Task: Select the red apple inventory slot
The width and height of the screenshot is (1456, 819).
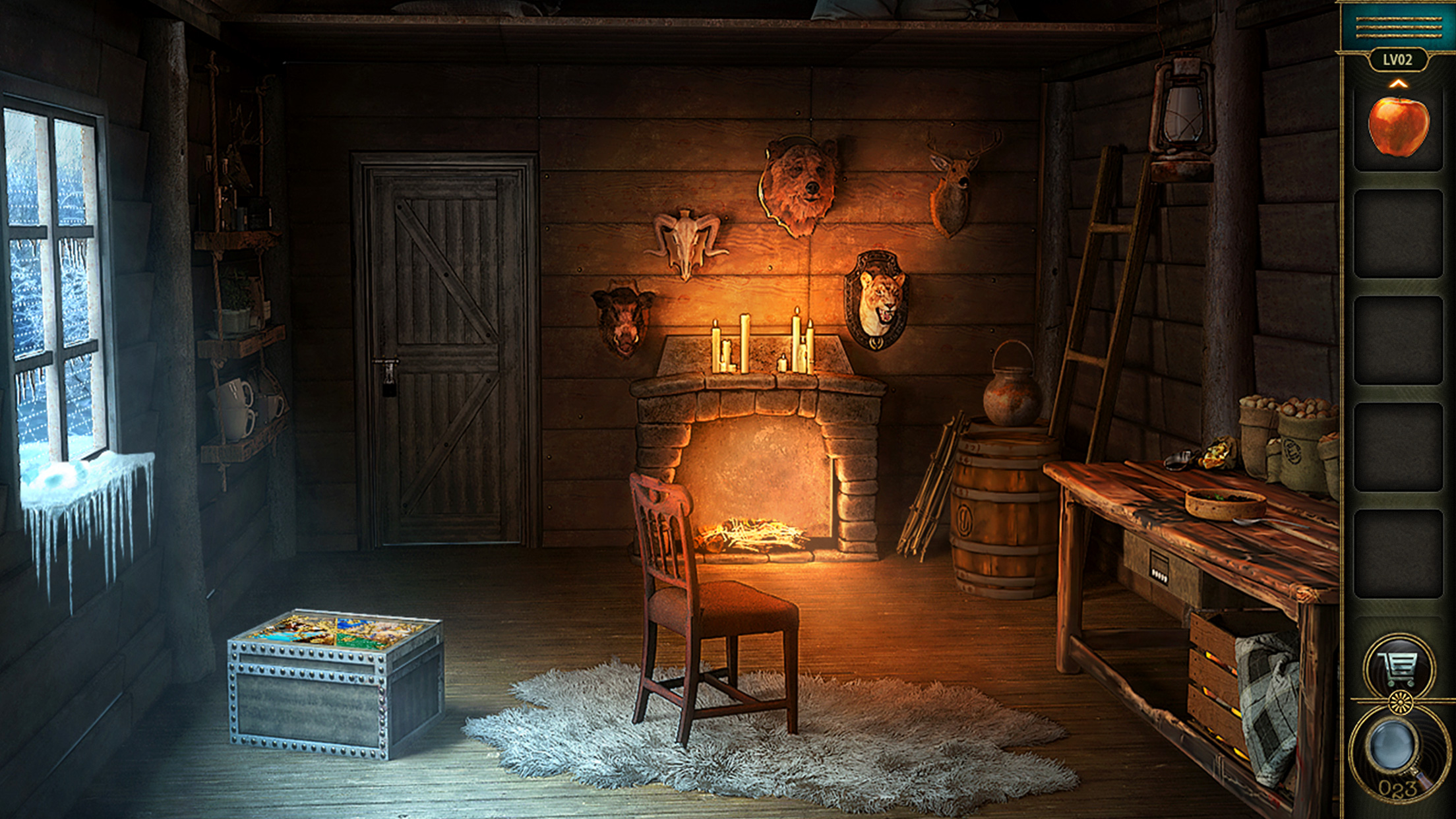Action: [x=1398, y=127]
